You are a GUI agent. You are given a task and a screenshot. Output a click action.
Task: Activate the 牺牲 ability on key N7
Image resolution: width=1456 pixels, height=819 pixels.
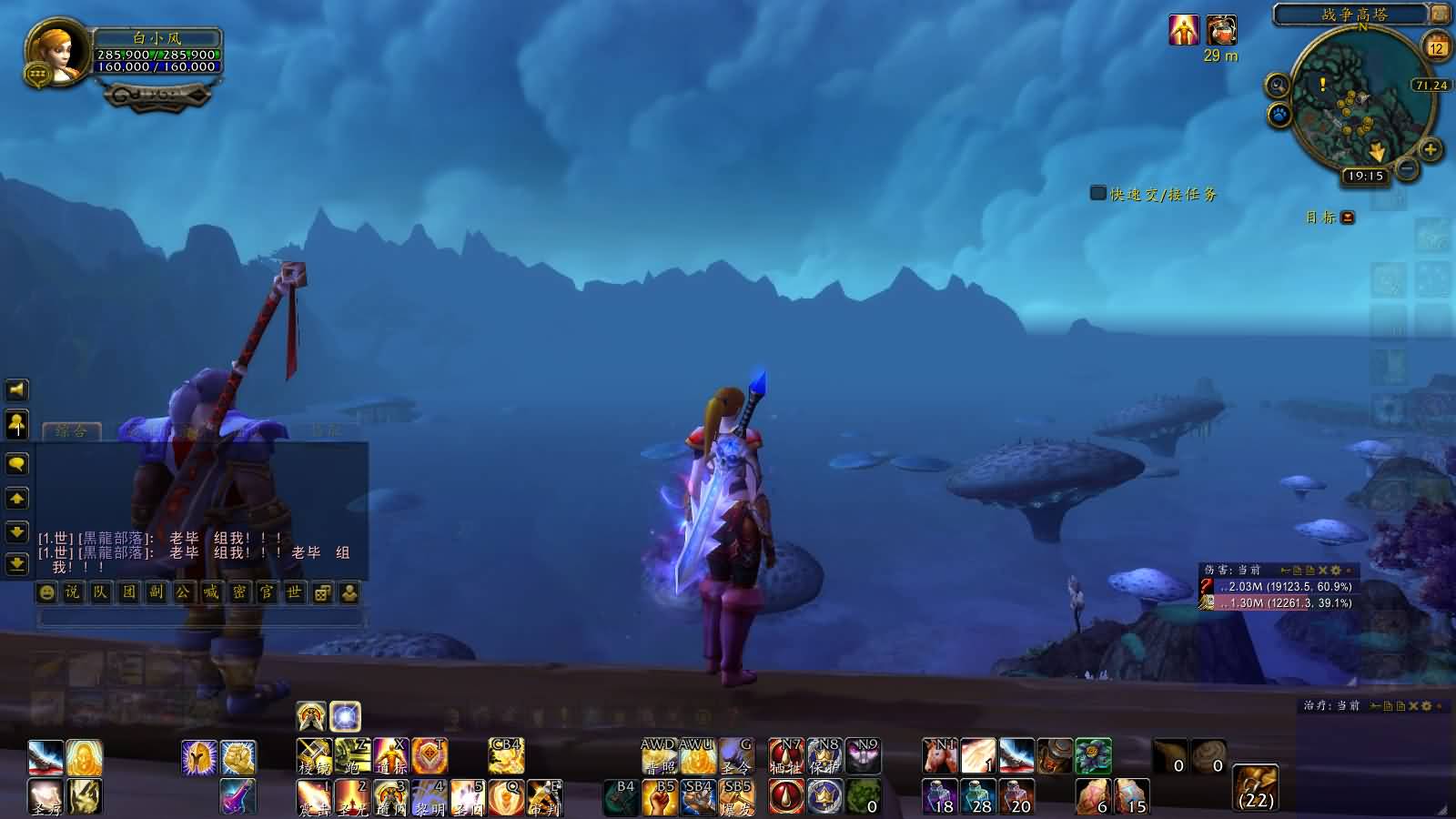(786, 755)
